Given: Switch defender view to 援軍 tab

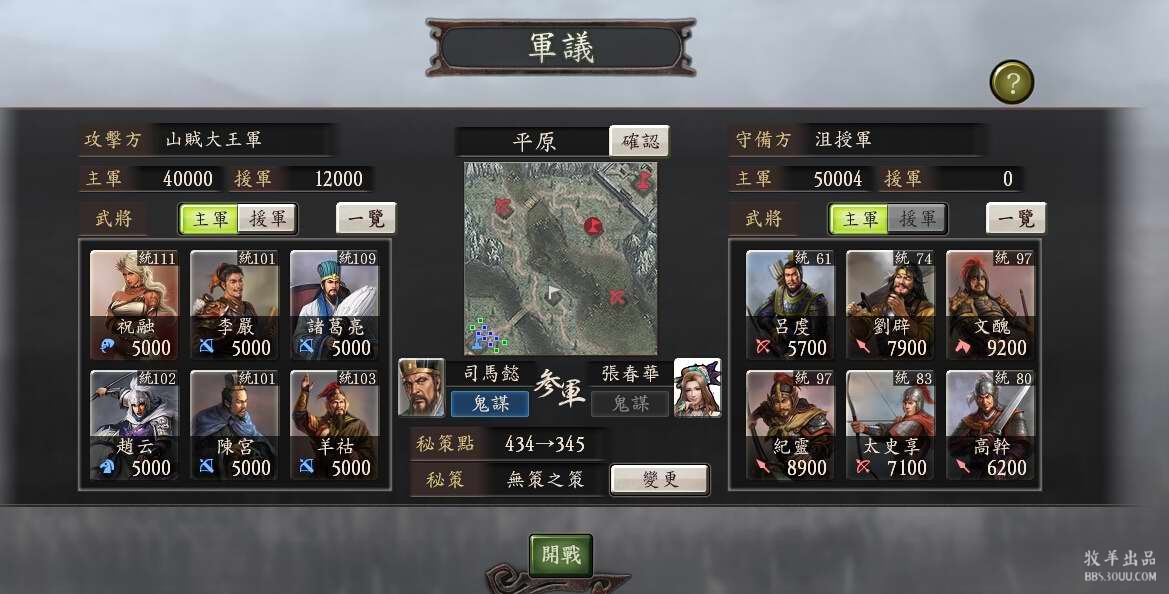Looking at the screenshot, I should (x=917, y=218).
